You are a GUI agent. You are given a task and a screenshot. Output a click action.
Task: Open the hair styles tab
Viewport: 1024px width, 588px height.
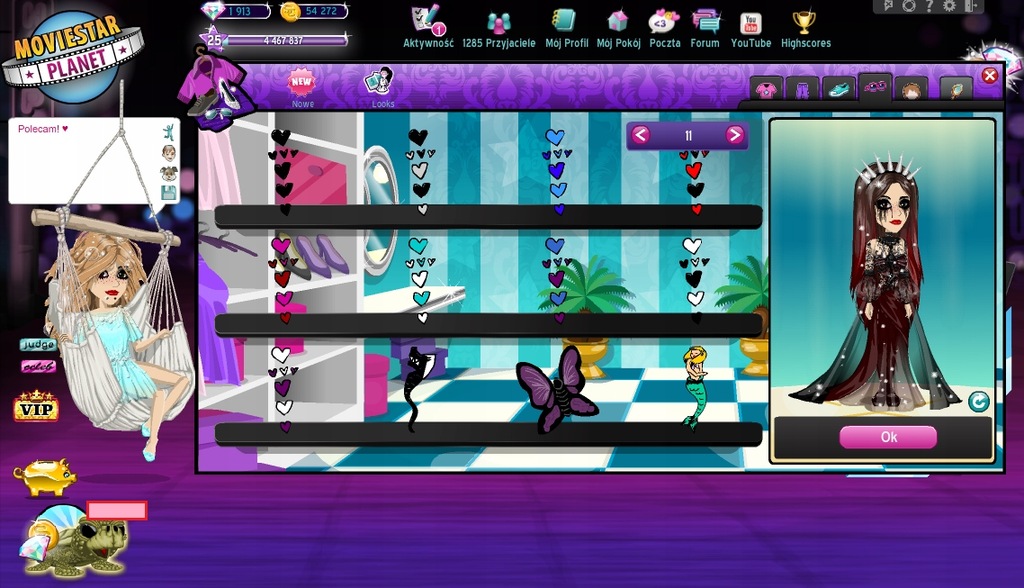(910, 90)
